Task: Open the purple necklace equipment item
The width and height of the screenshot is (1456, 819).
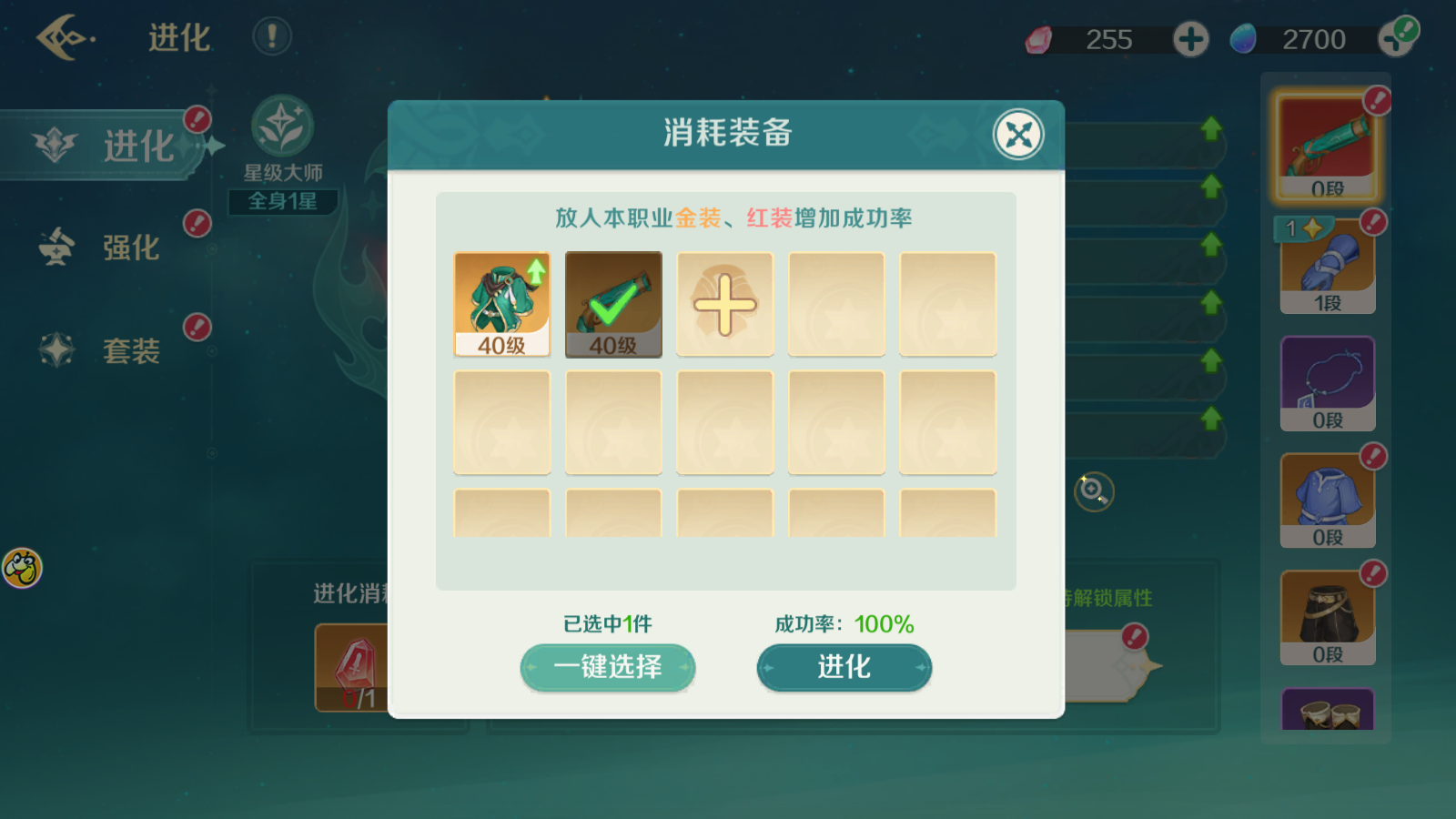Action: 1326,380
